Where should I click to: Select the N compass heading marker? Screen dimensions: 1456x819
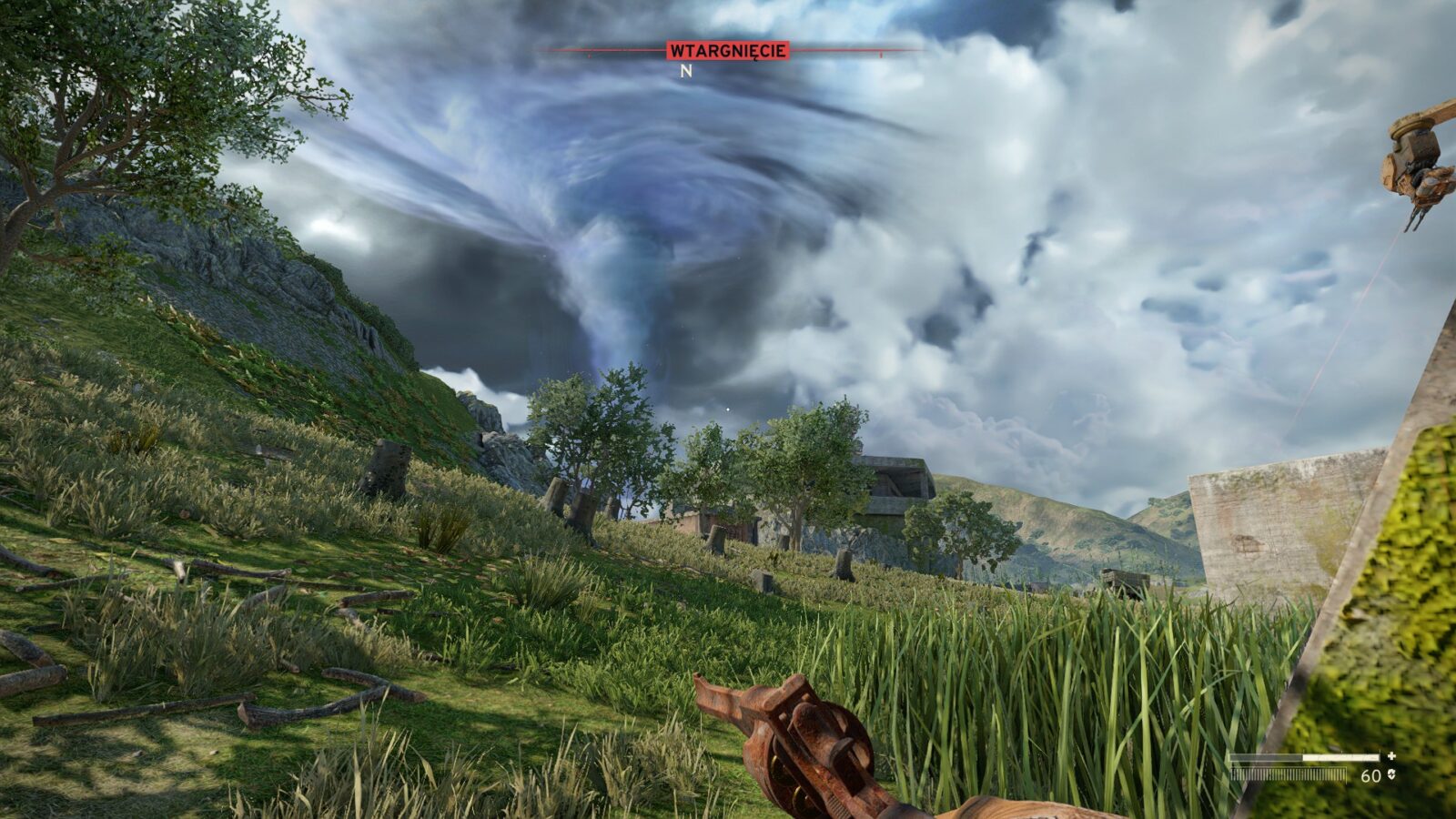686,71
